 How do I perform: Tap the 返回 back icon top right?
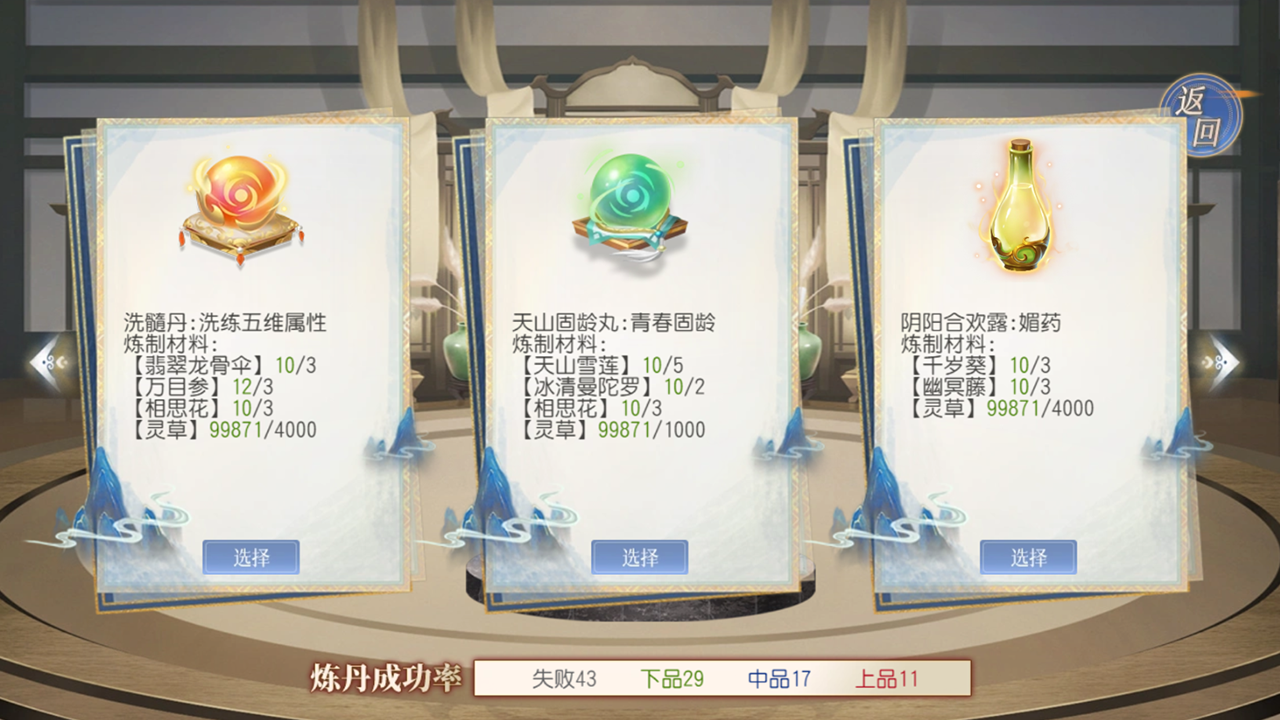coord(1201,113)
